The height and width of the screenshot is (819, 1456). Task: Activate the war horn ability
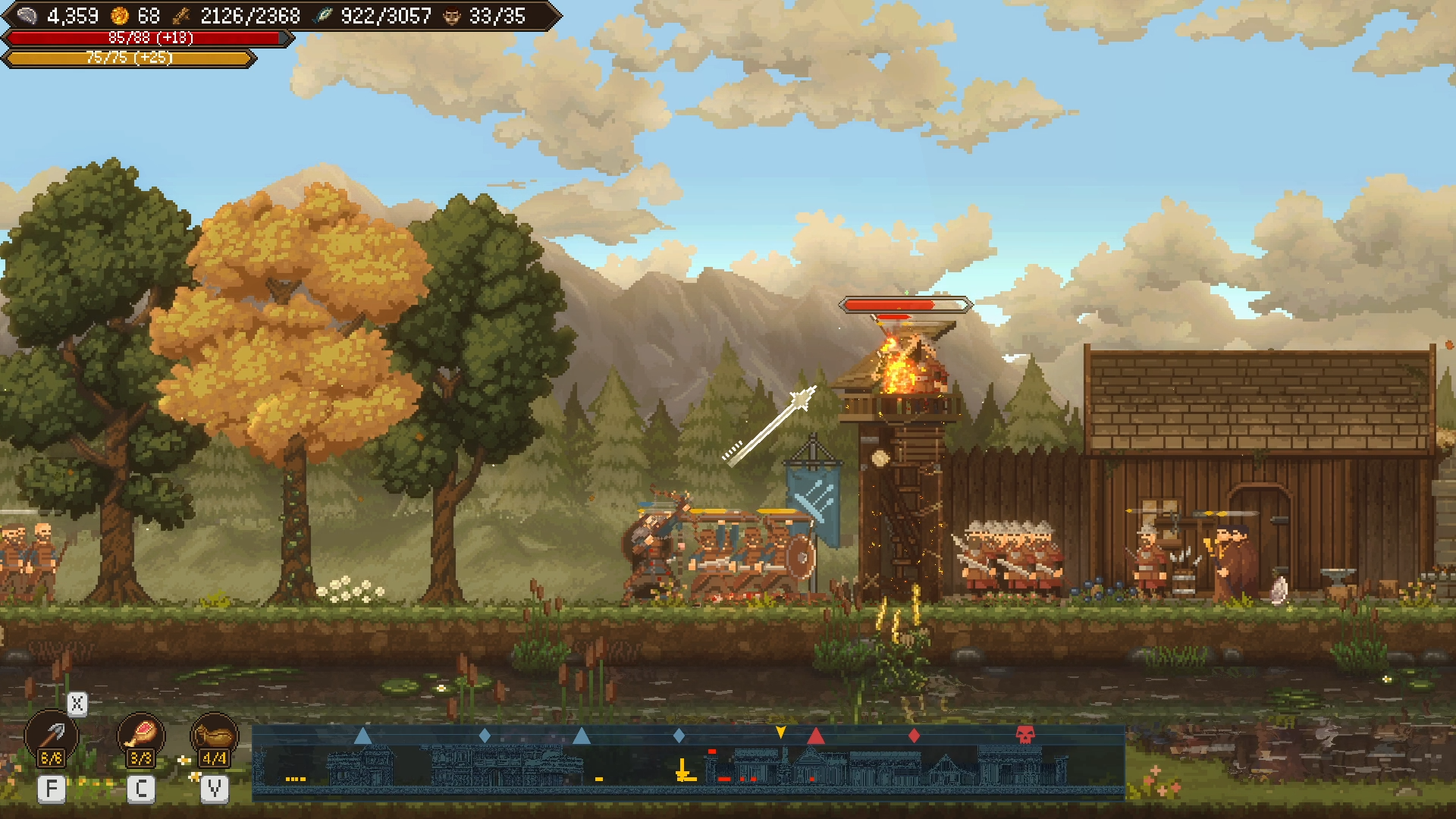(x=214, y=735)
